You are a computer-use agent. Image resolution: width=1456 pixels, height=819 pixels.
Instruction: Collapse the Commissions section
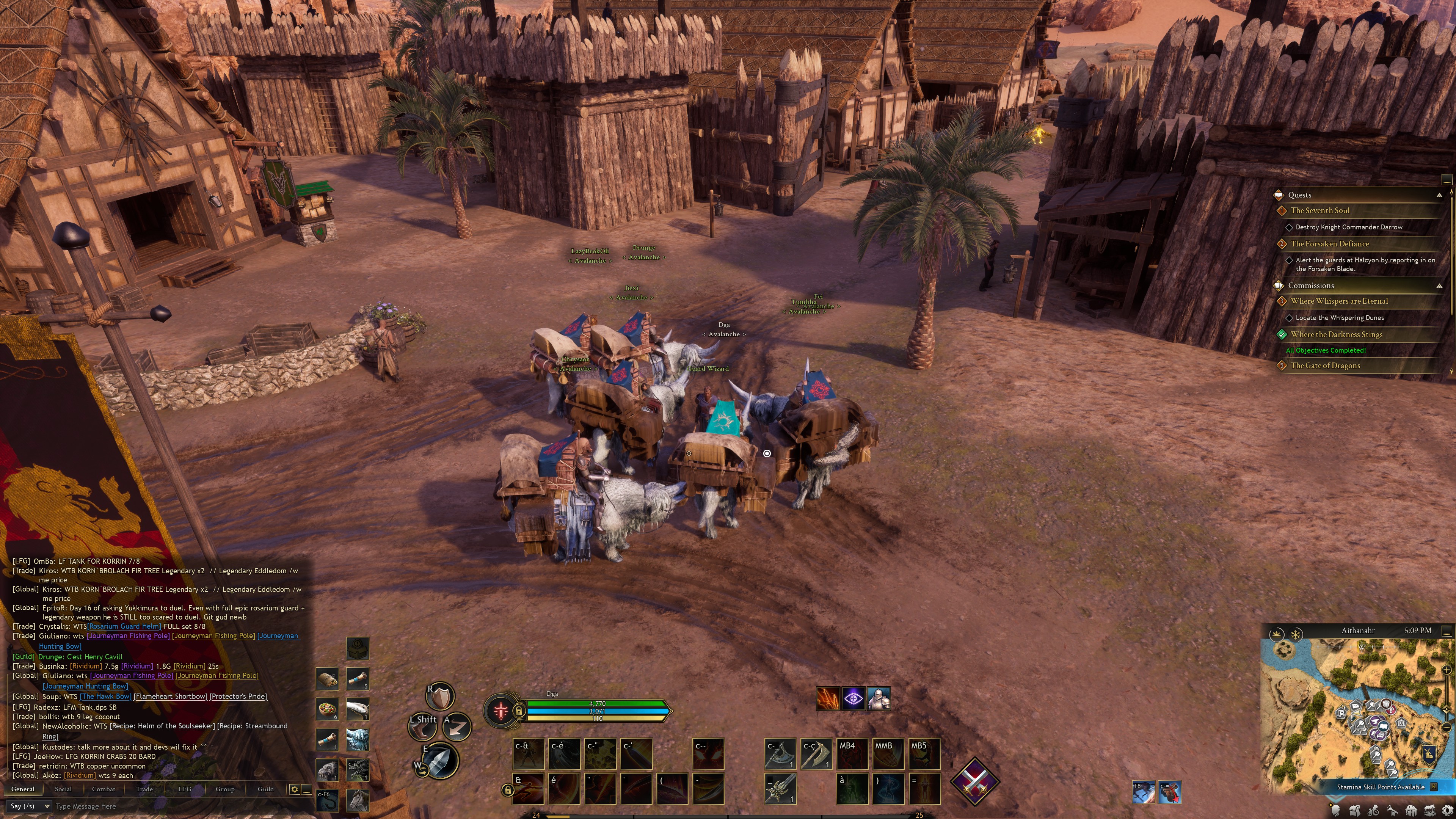click(x=1439, y=286)
